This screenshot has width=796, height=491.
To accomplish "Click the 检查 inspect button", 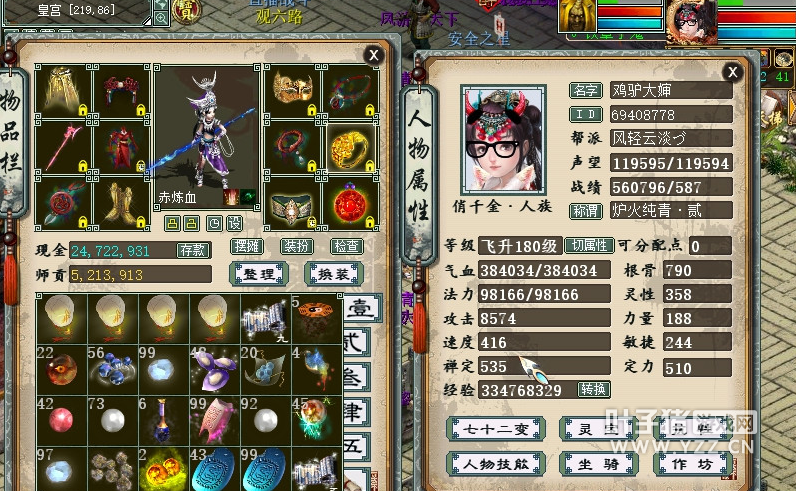I will pyautogui.click(x=346, y=245).
